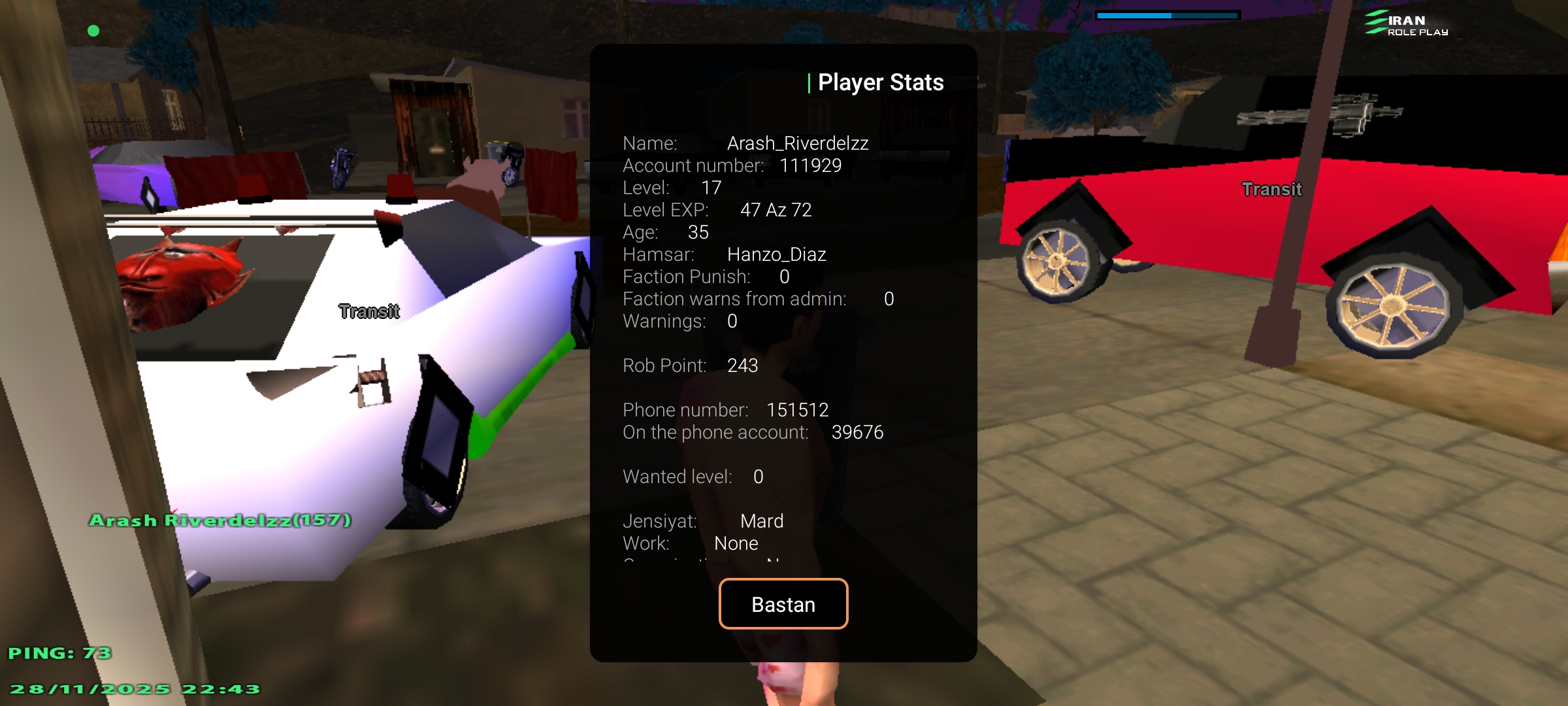Click the Hamsar entry Hanzo_Diaz

[x=725, y=254]
